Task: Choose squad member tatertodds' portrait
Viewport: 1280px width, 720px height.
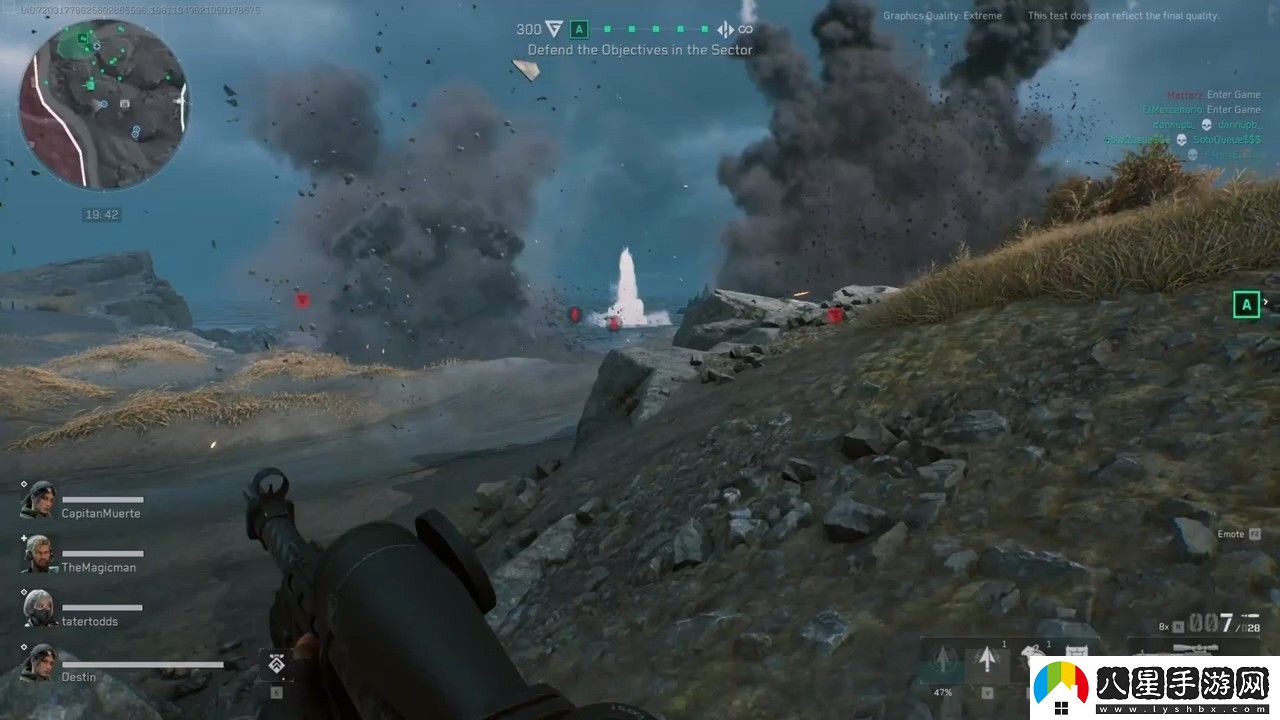Action: point(38,609)
